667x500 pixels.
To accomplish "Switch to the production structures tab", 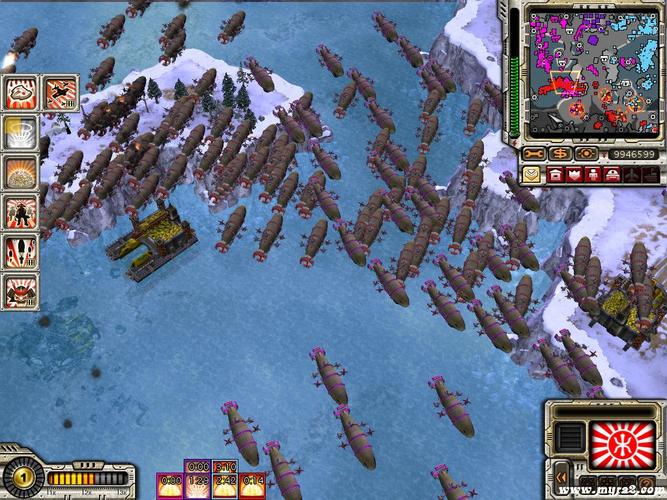I will pyautogui.click(x=553, y=176).
